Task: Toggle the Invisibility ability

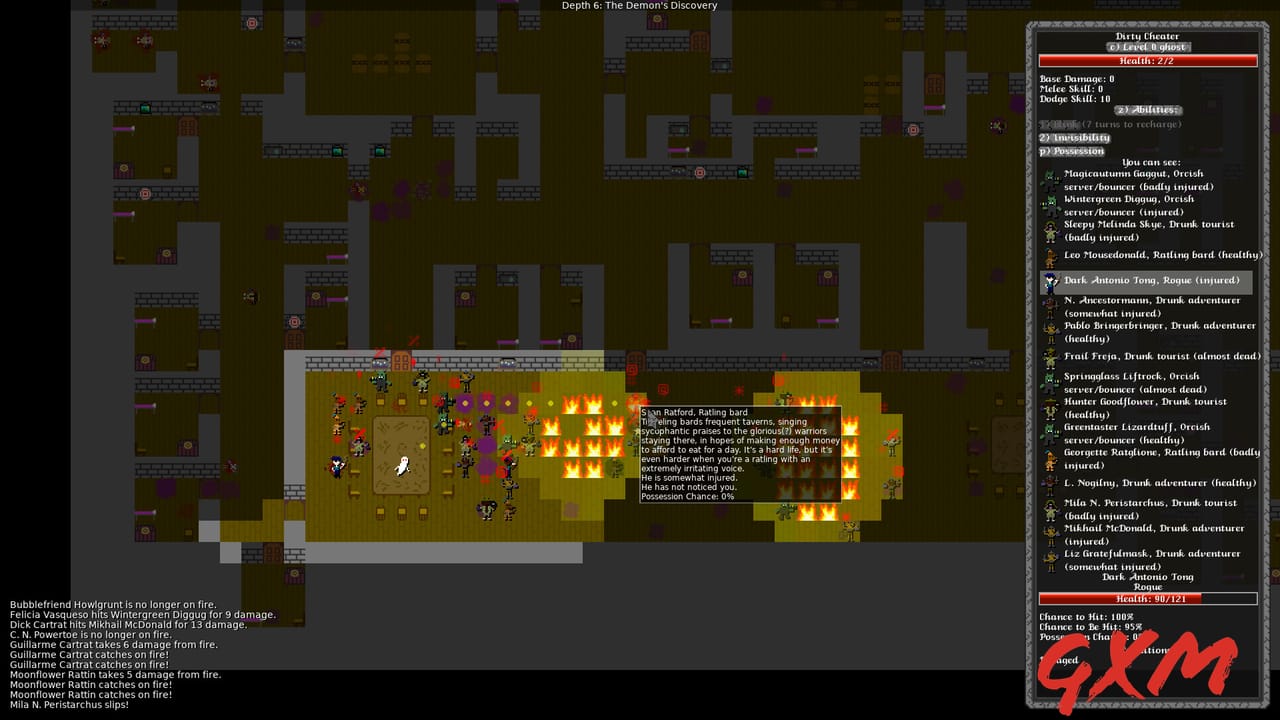Action: (x=1076, y=137)
